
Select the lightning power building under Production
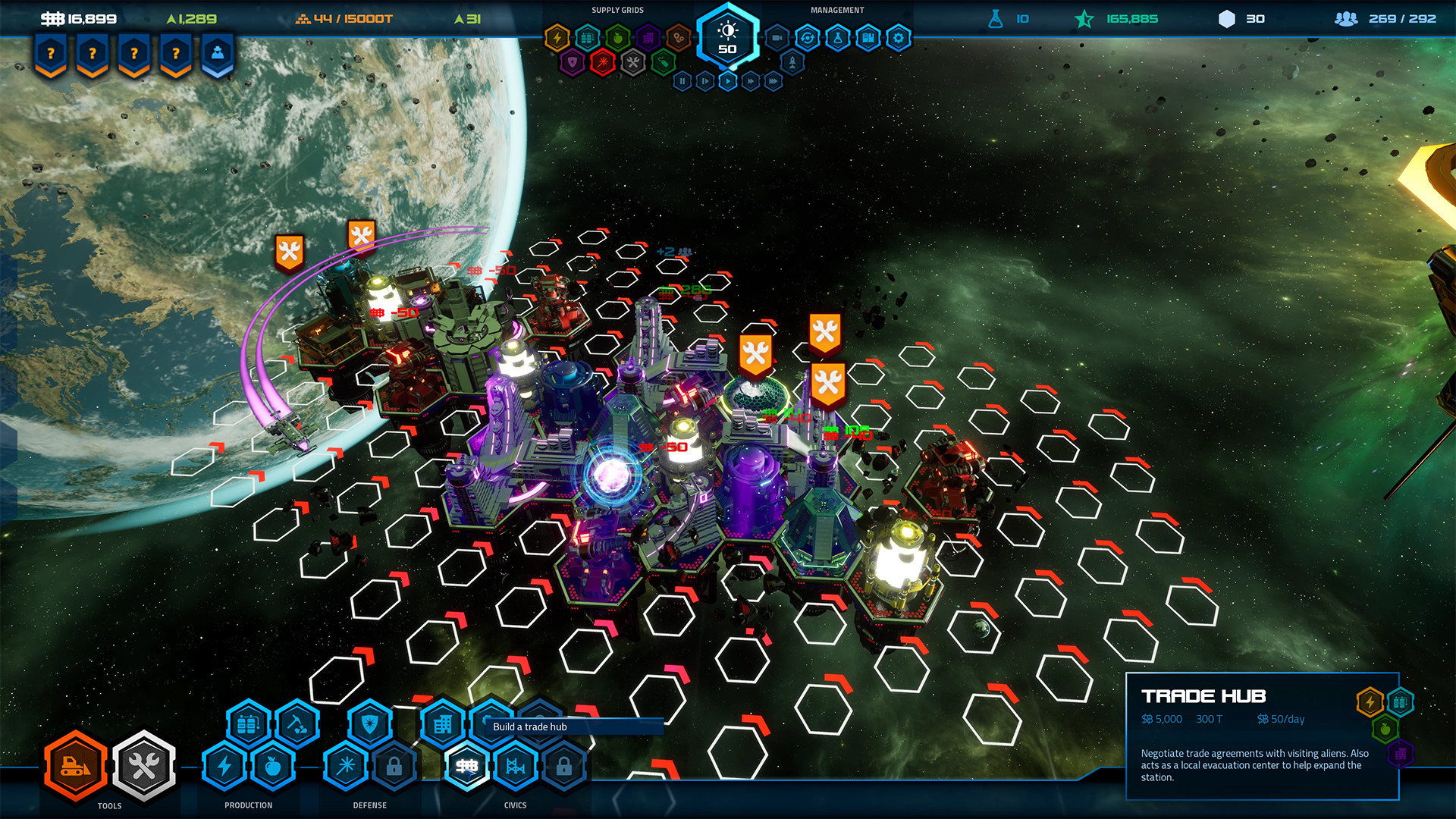(x=225, y=765)
